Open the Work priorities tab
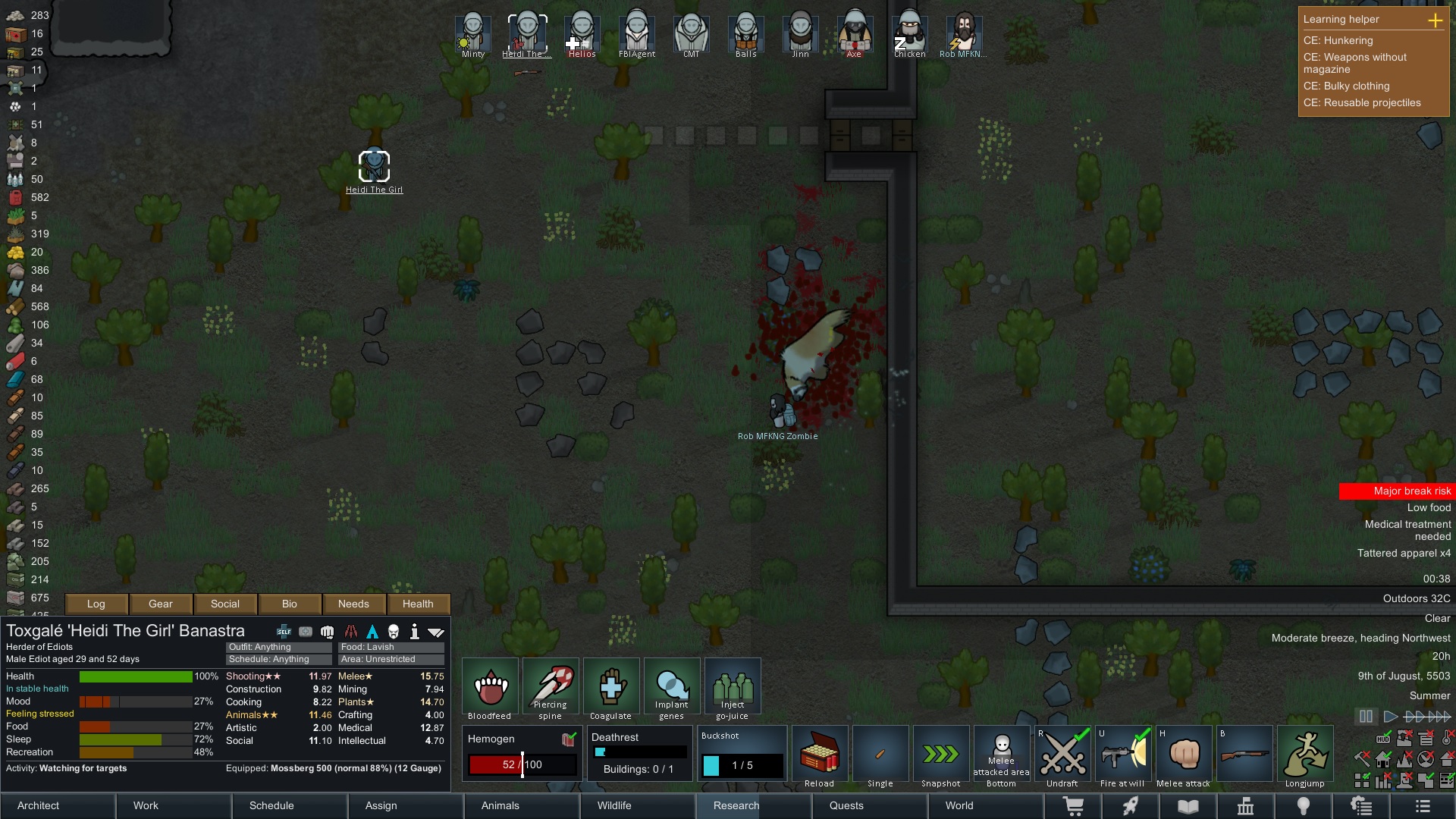 pyautogui.click(x=174, y=805)
